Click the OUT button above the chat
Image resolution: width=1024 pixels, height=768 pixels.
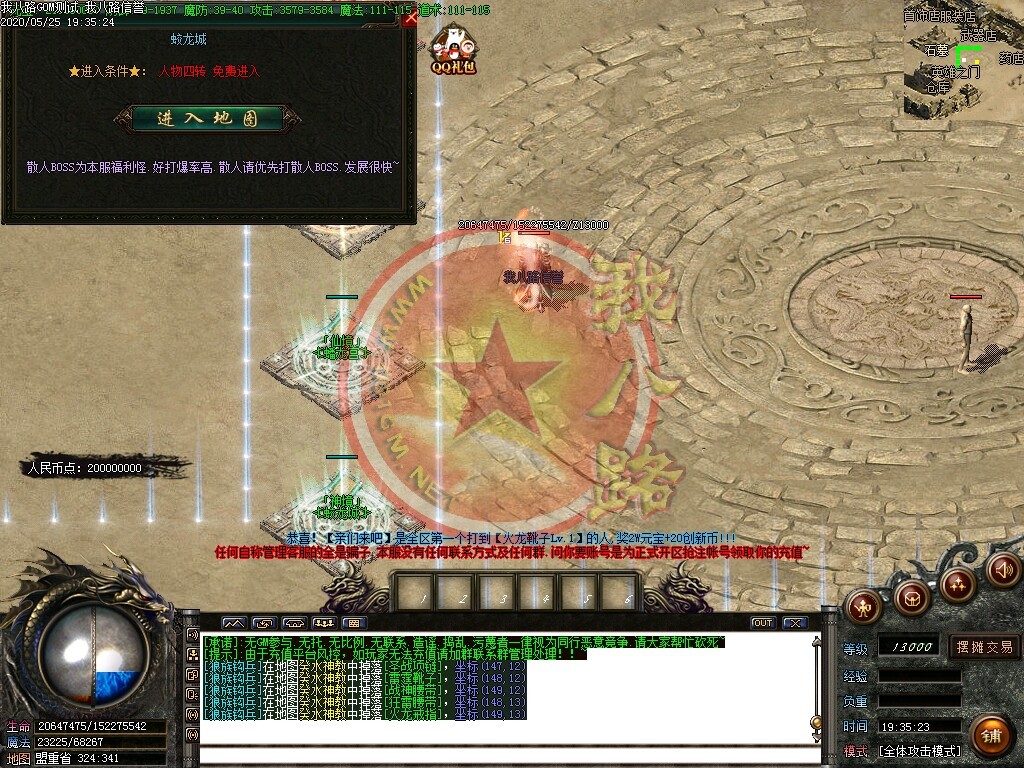[763, 623]
